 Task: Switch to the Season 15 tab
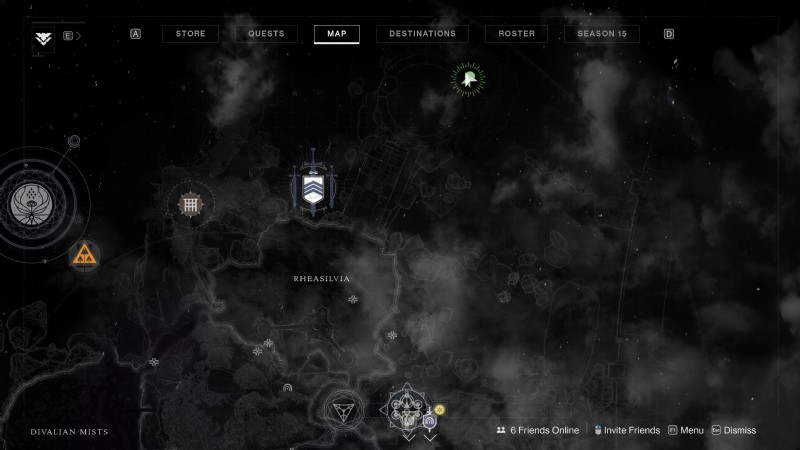point(602,34)
